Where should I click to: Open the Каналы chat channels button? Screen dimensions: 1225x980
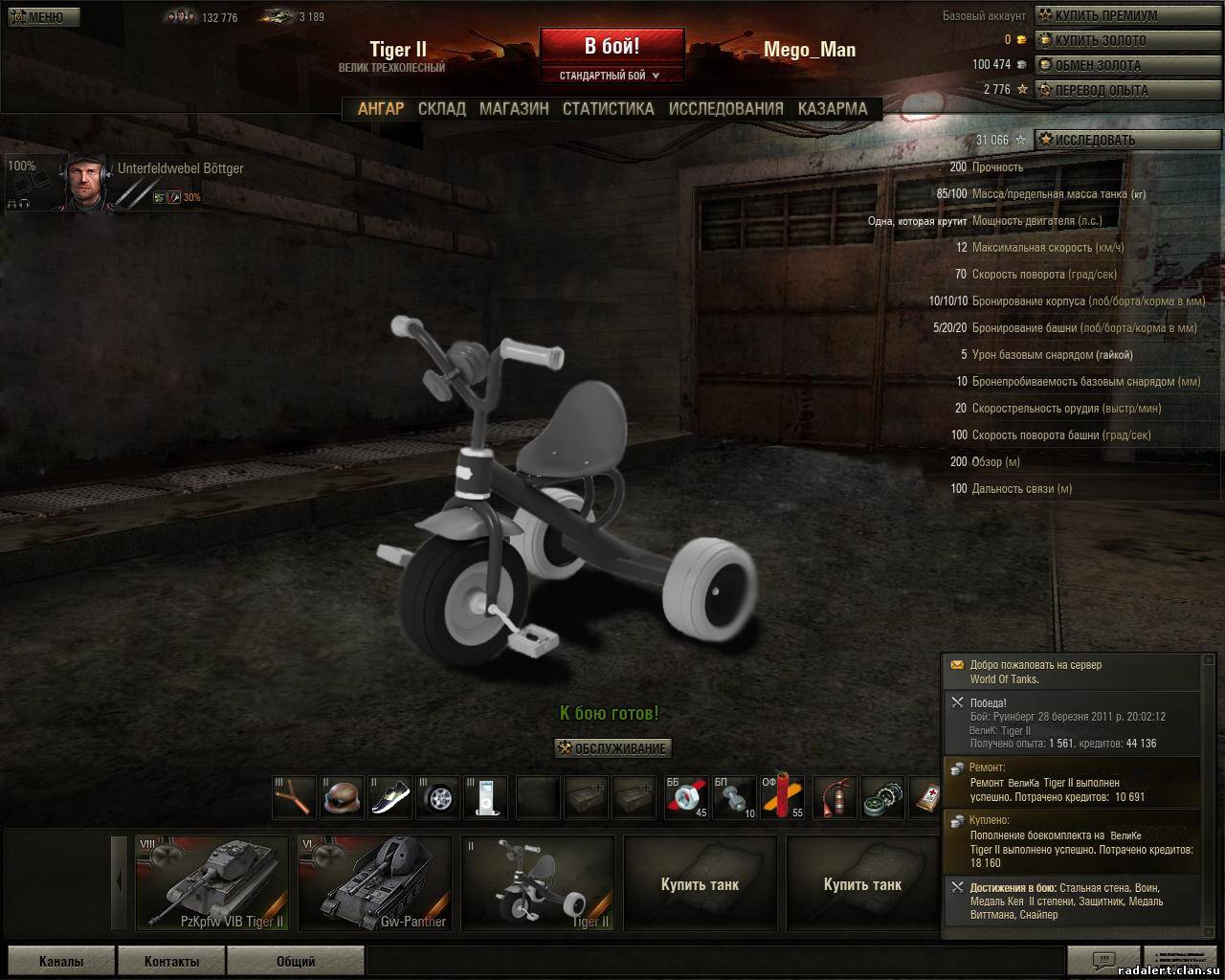pyautogui.click(x=61, y=961)
